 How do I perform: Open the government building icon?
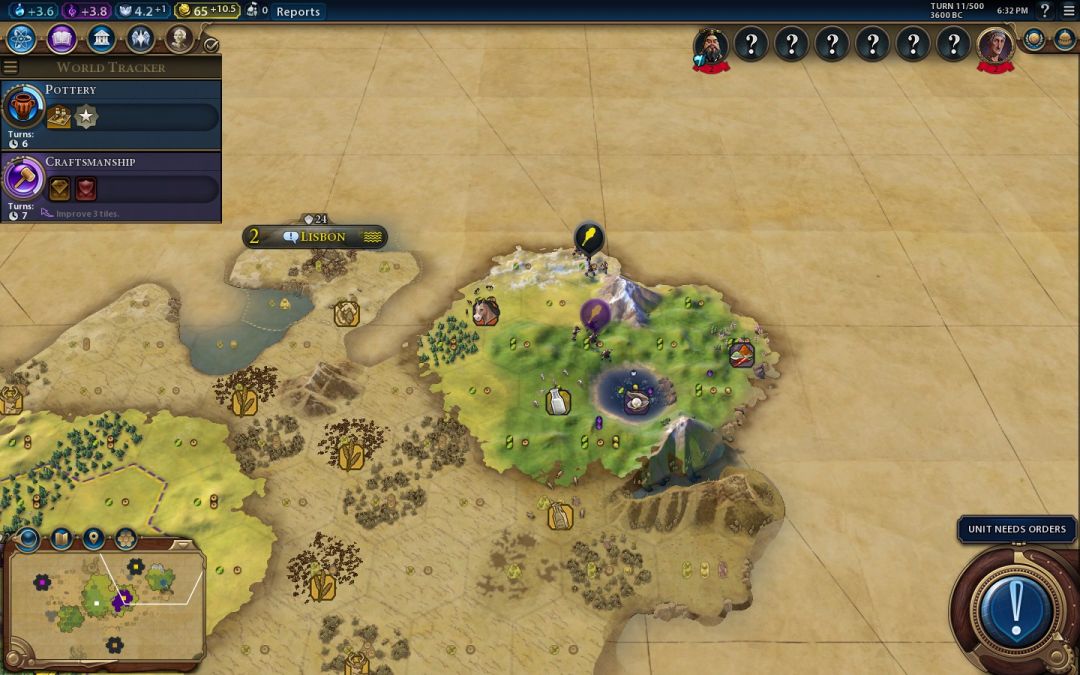click(x=101, y=39)
